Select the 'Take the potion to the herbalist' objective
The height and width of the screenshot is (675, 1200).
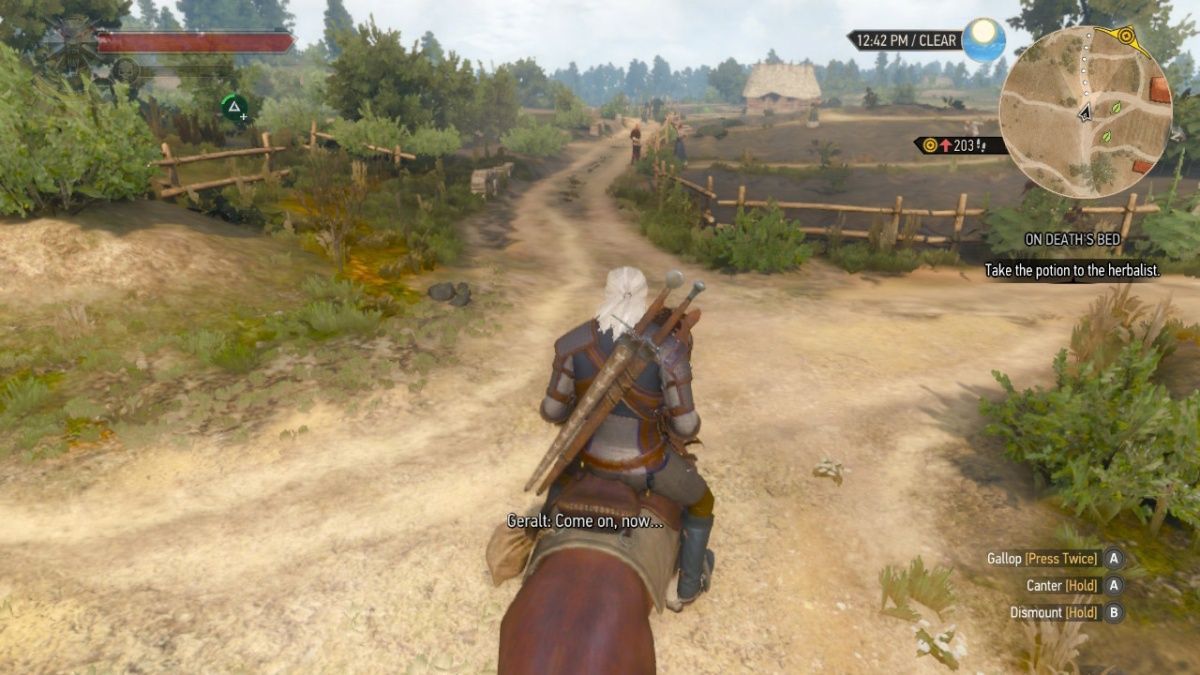(1071, 270)
